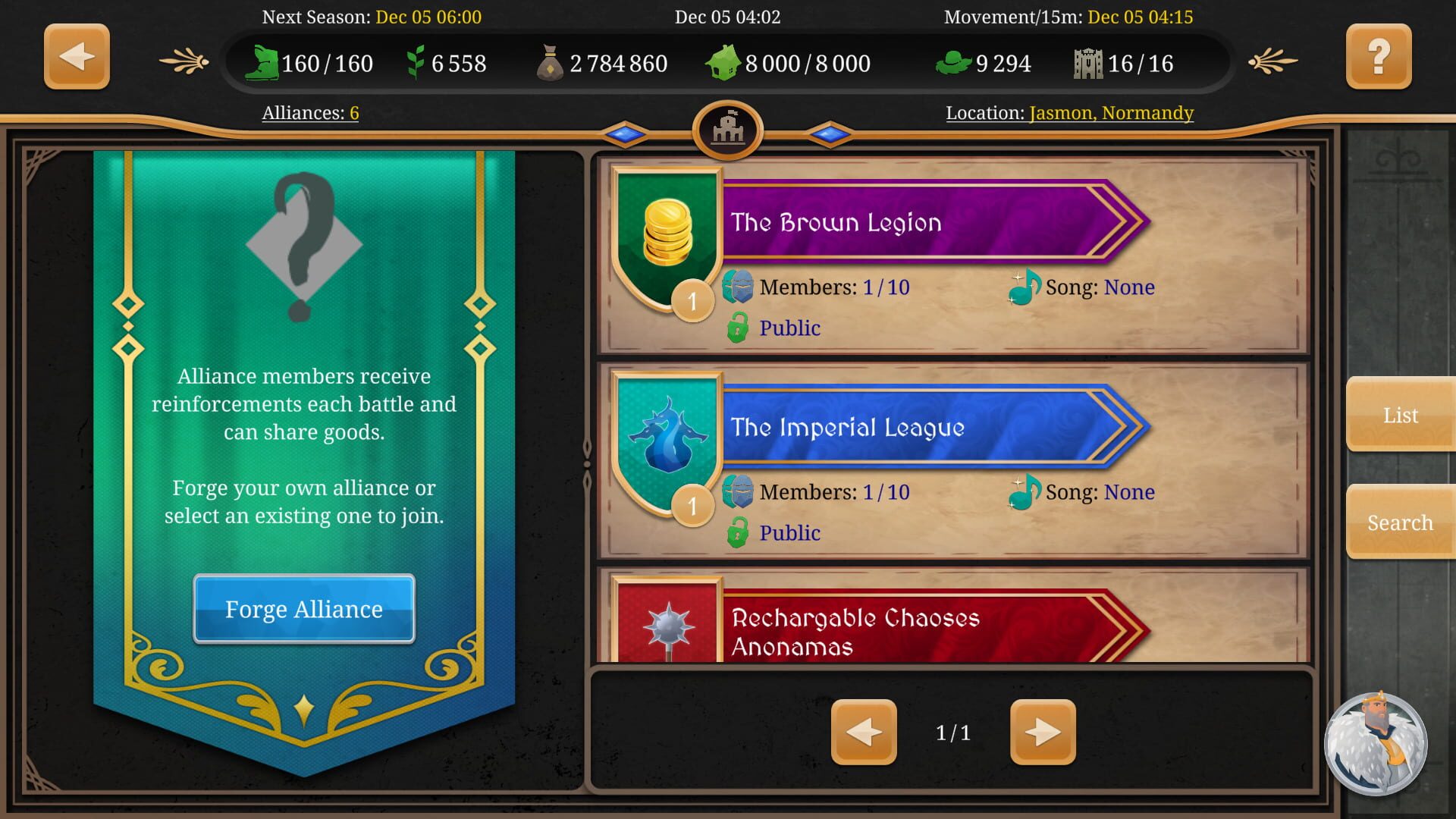
Task: Click the green padlock on The Brown Legion
Action: tap(737, 328)
